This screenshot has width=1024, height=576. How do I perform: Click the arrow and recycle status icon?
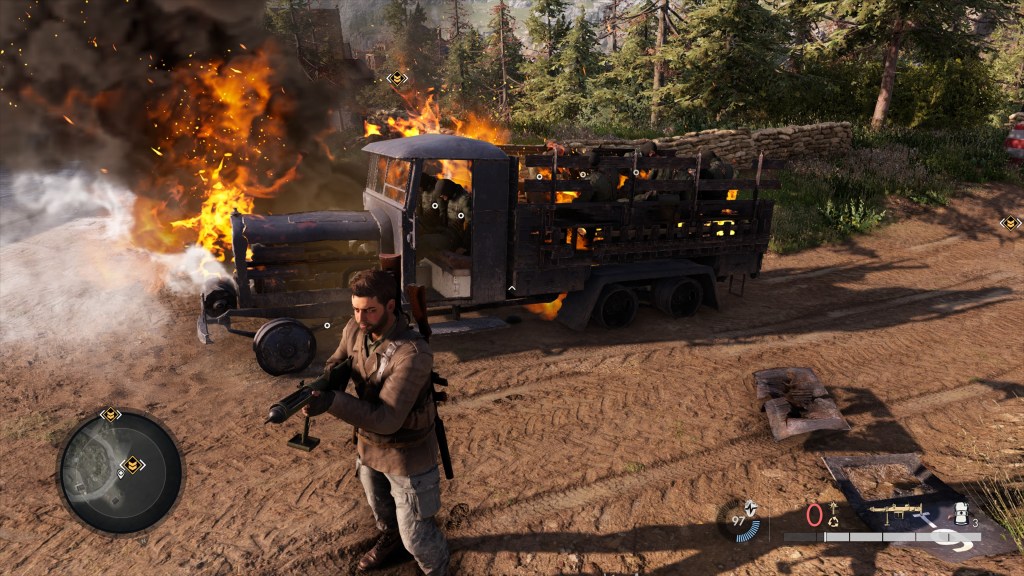click(832, 514)
